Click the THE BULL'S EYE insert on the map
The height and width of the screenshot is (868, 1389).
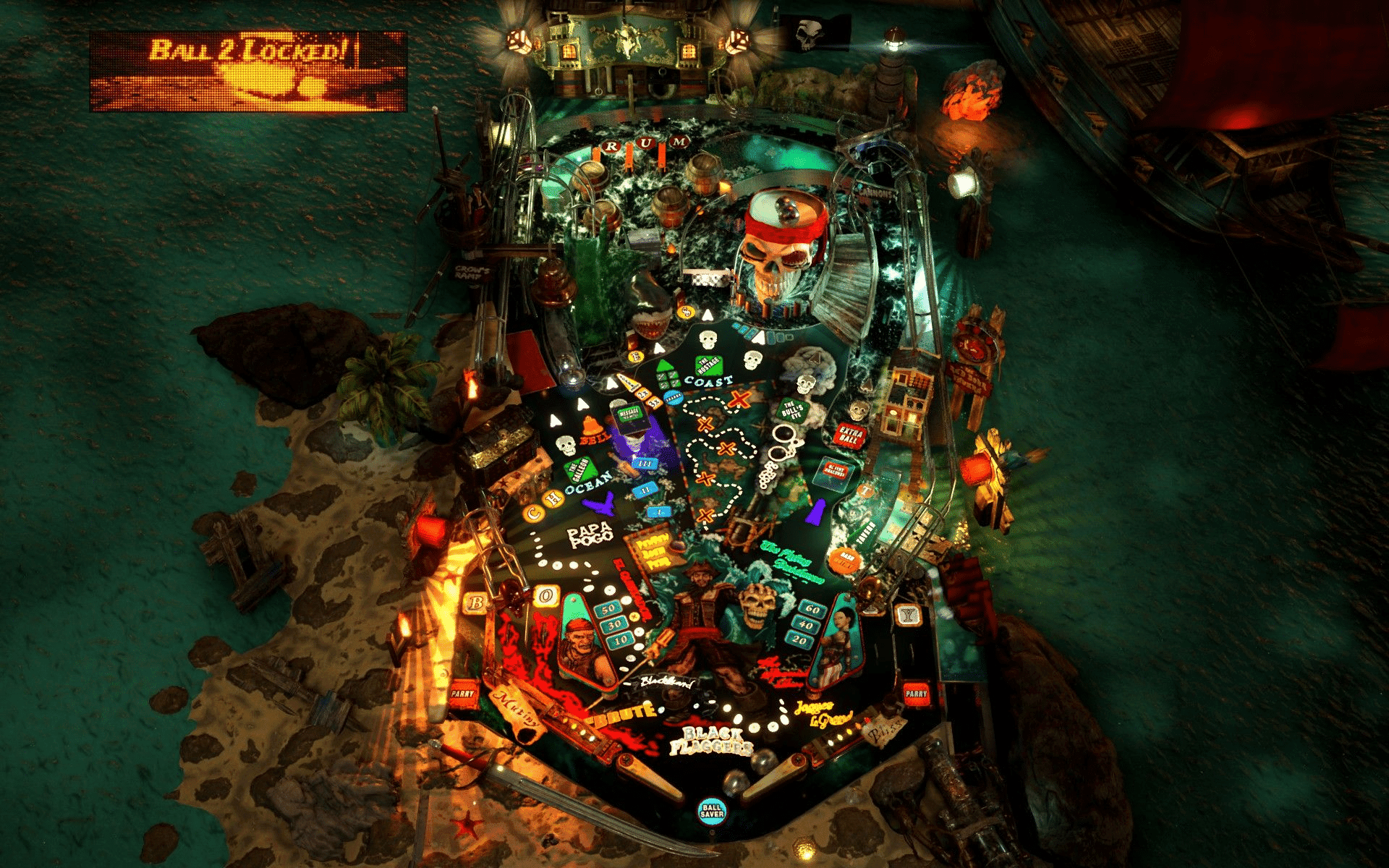[791, 410]
